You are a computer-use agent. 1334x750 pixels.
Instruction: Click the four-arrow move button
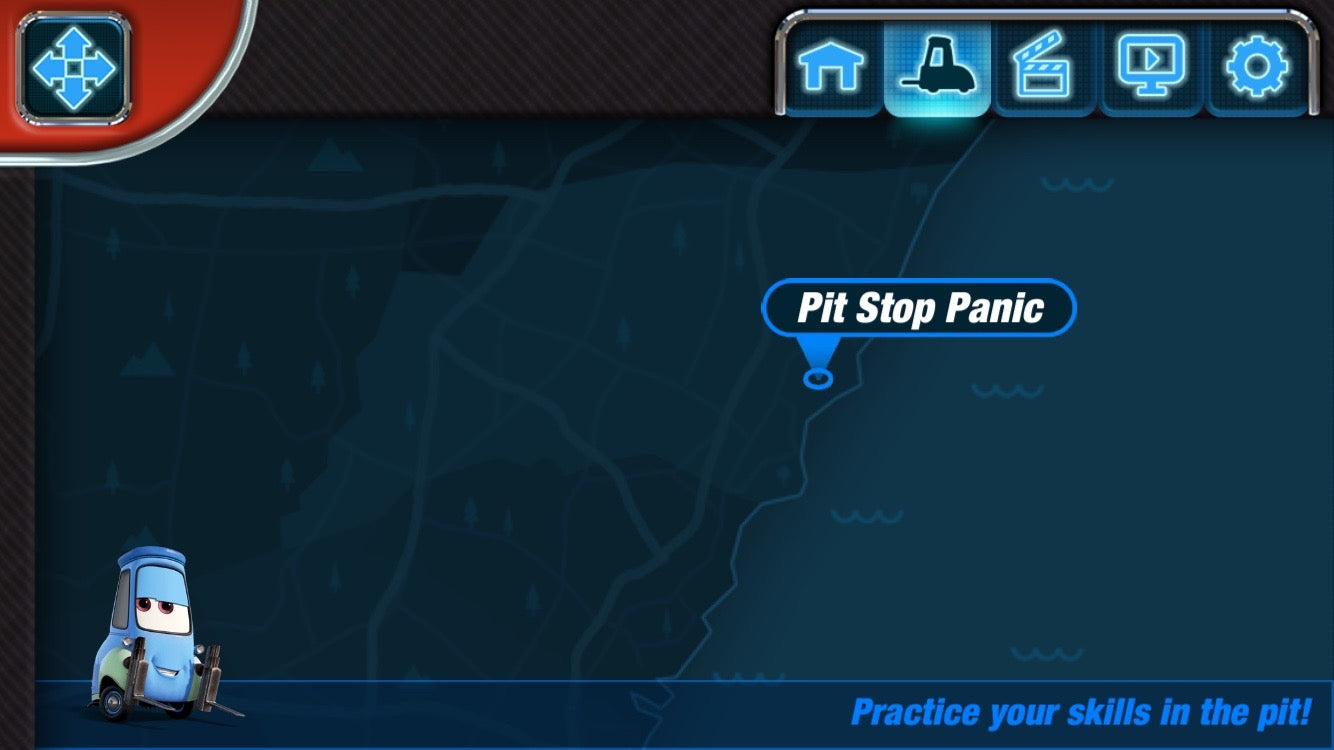[74, 67]
